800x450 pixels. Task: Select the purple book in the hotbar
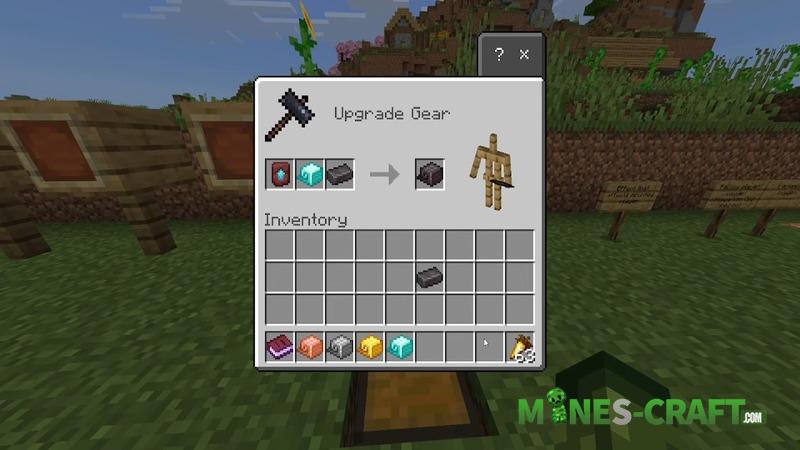280,348
